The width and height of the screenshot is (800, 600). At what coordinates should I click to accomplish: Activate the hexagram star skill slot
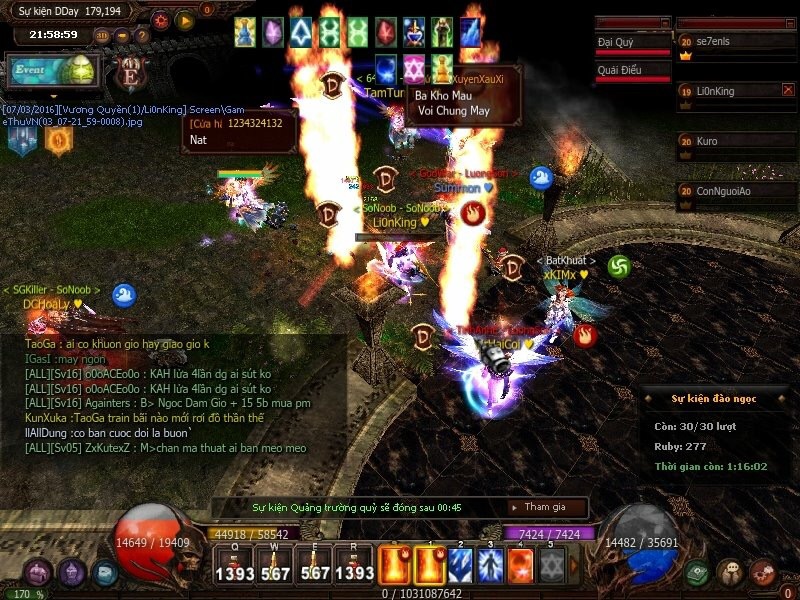pyautogui.click(x=553, y=566)
